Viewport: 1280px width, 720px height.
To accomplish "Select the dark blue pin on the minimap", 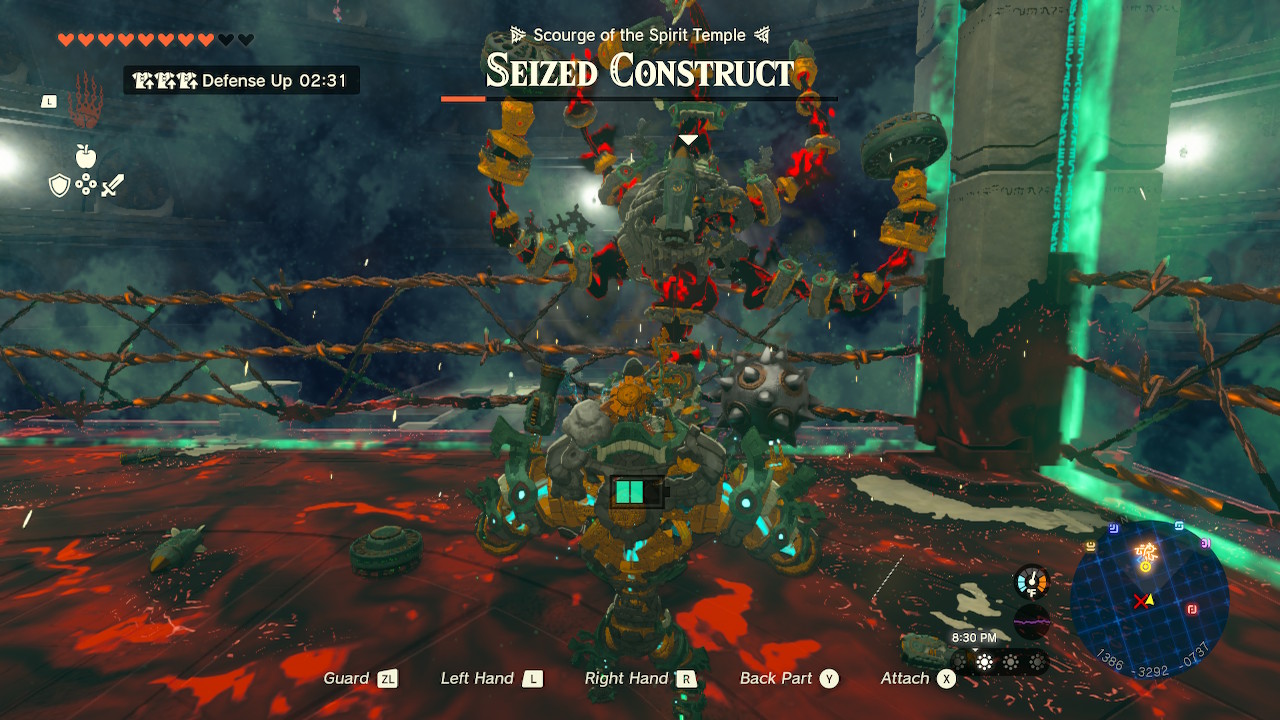I will 1113,529.
